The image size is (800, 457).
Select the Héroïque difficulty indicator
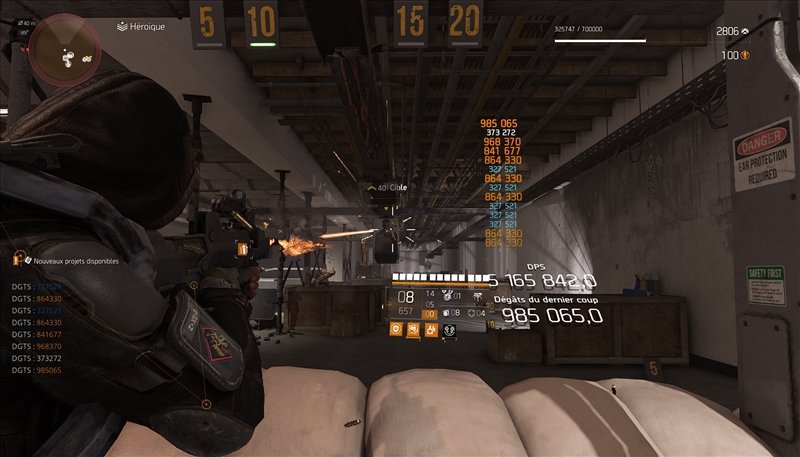(141, 27)
